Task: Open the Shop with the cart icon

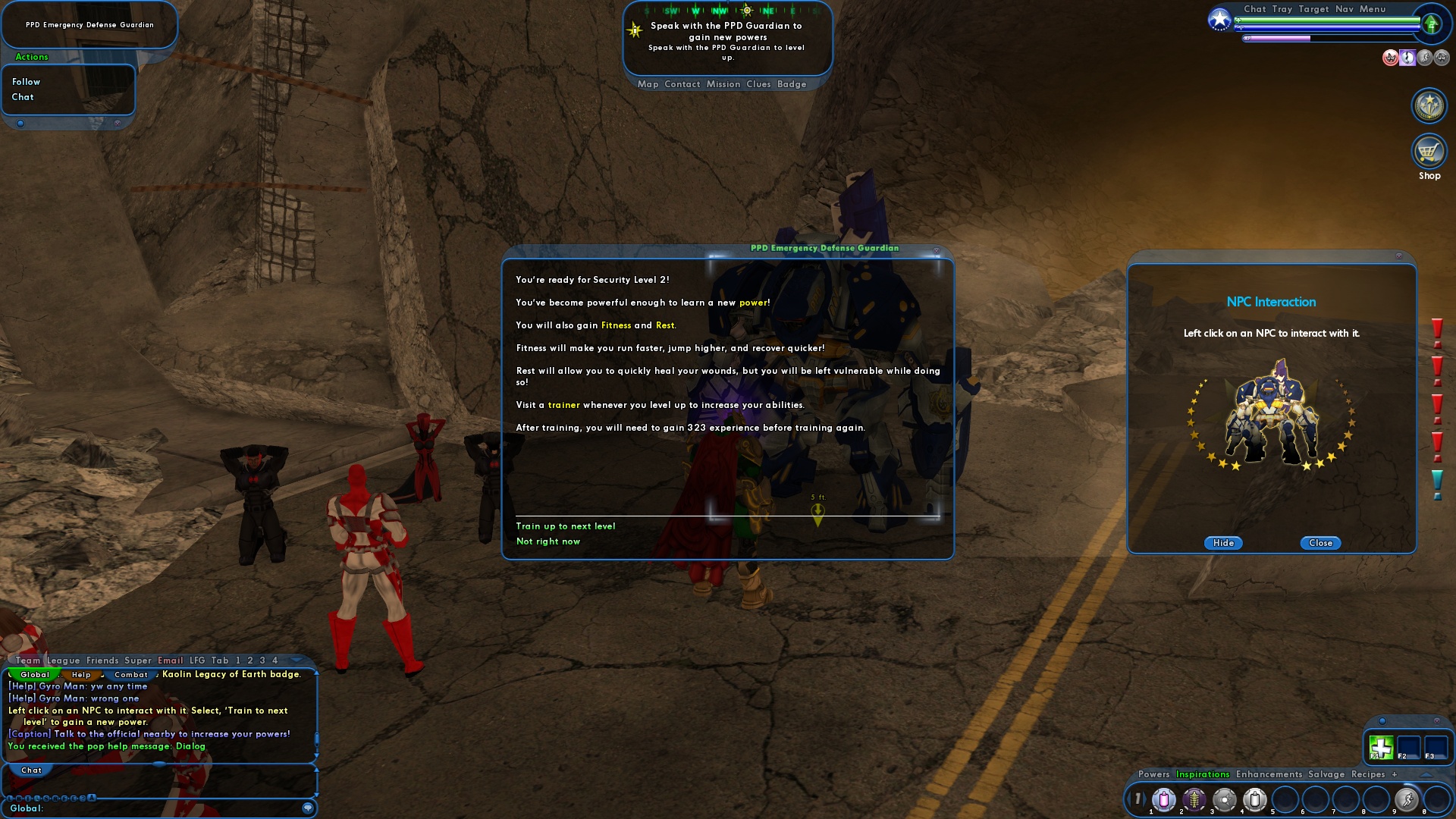Action: (1429, 152)
